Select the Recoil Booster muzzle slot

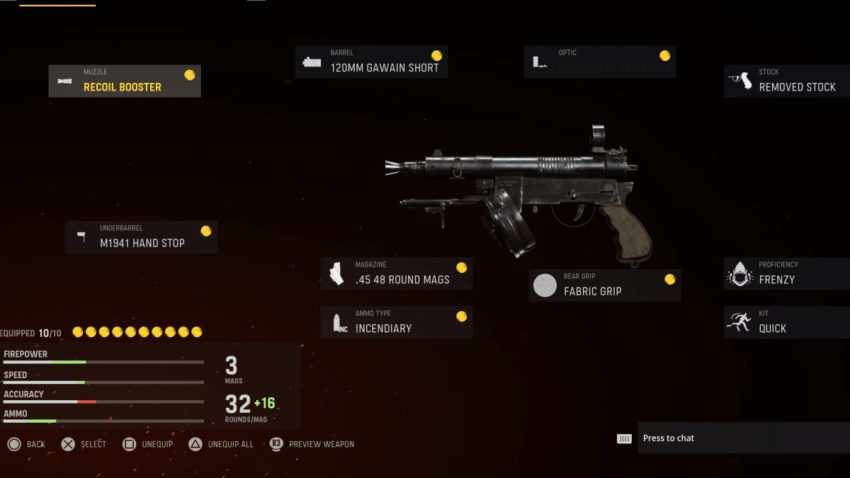[x=125, y=81]
